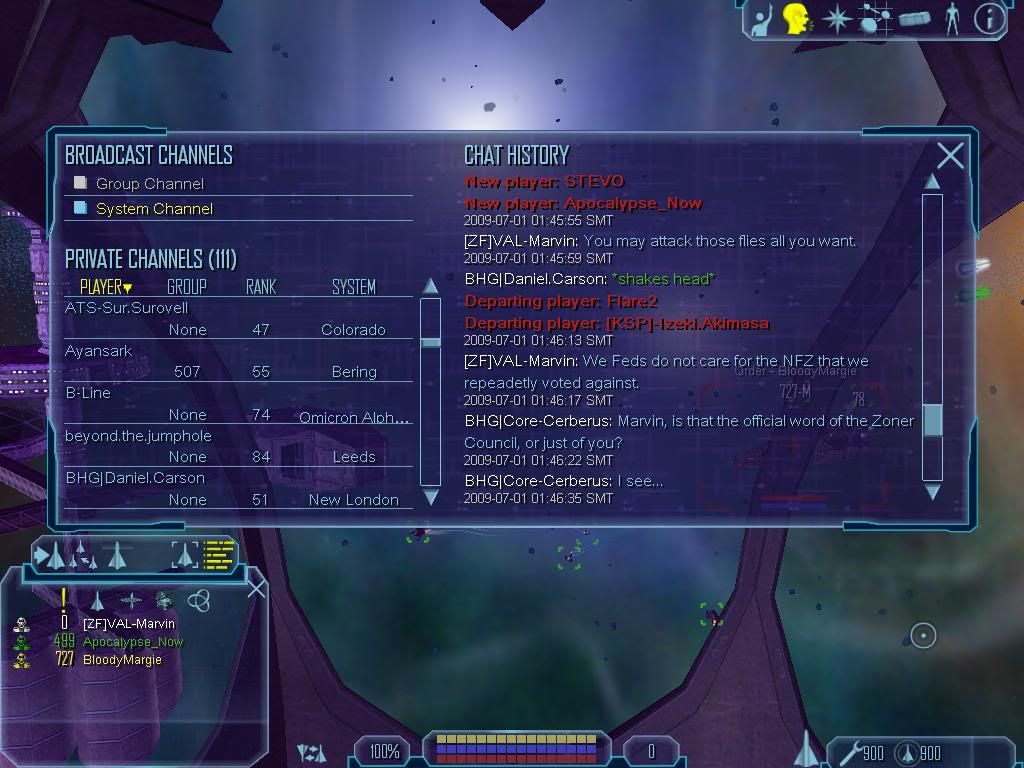The image size is (1024, 768).
Task: Sort private channels by Player column
Action: (105, 287)
